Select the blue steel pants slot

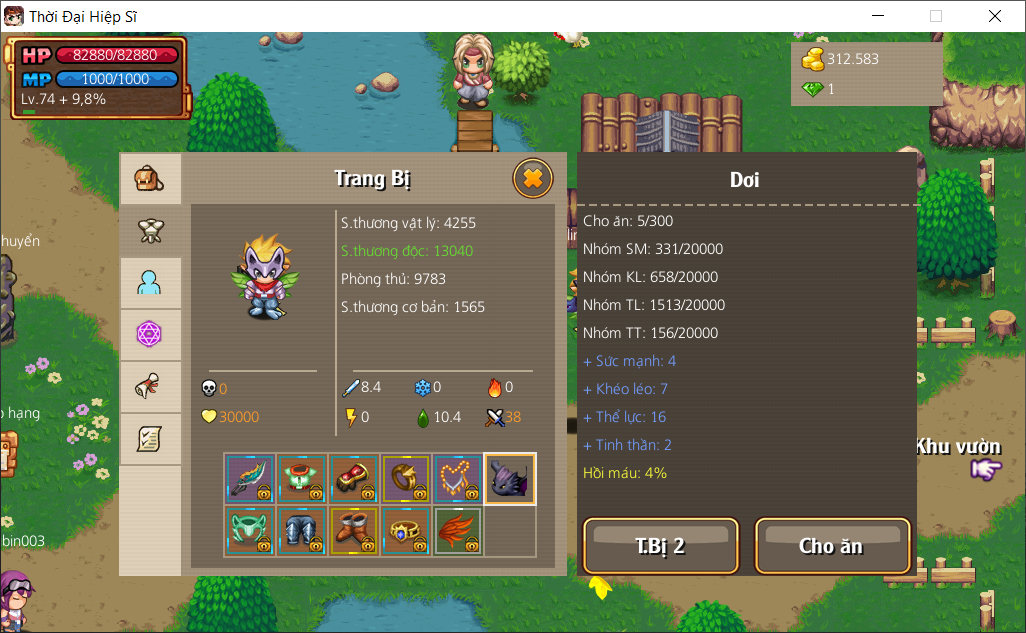[302, 531]
